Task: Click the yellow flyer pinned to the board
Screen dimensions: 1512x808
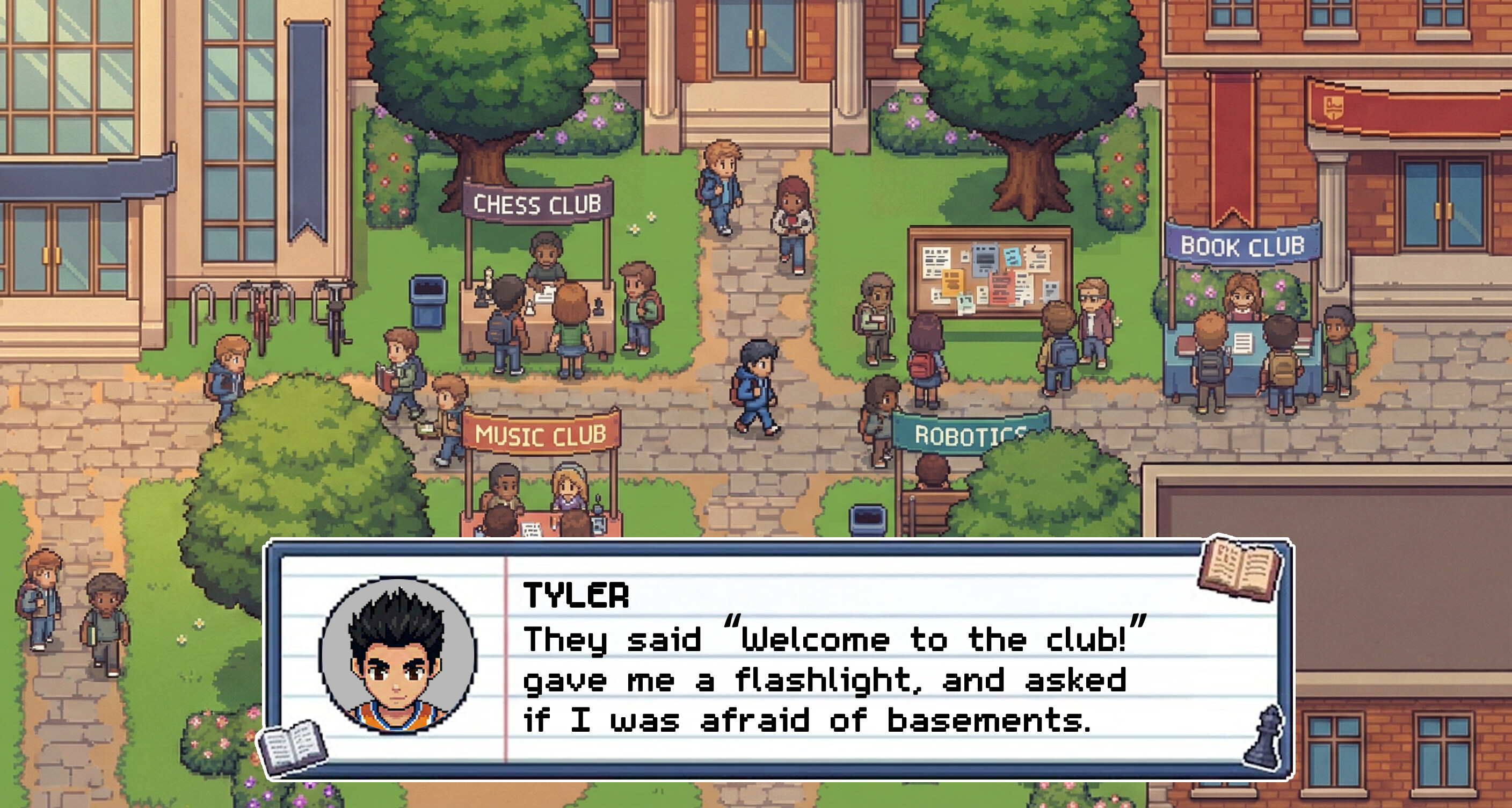Action: coord(952,283)
